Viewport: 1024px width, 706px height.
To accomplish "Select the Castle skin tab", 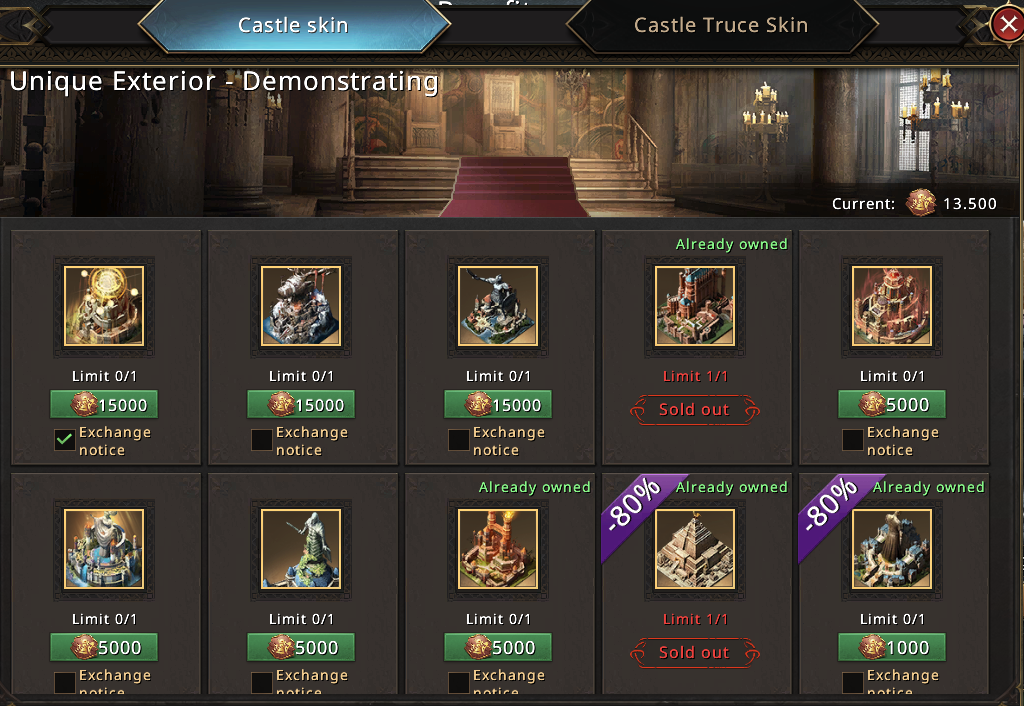I will pos(293,26).
